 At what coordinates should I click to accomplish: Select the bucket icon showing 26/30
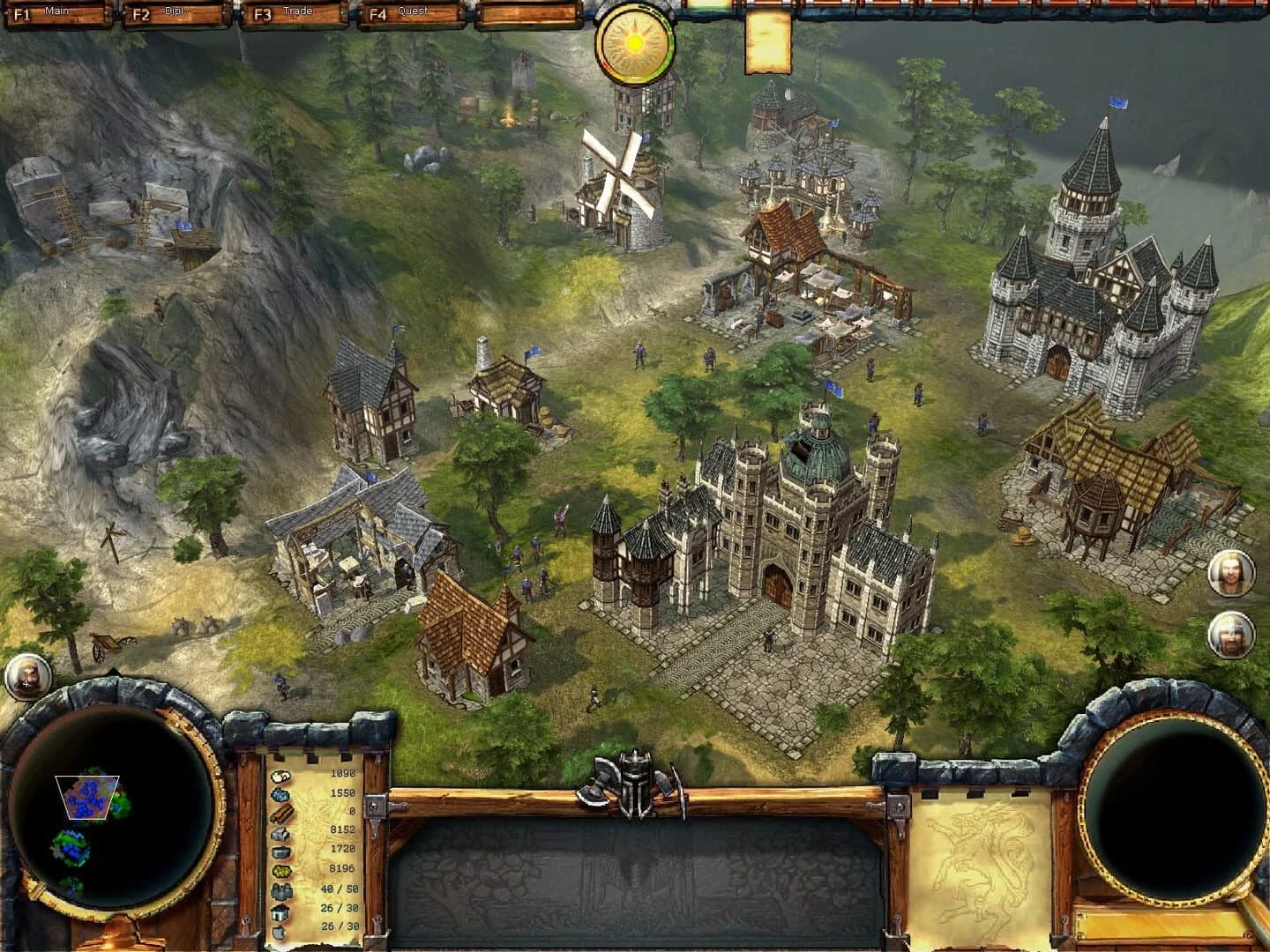coord(280,912)
